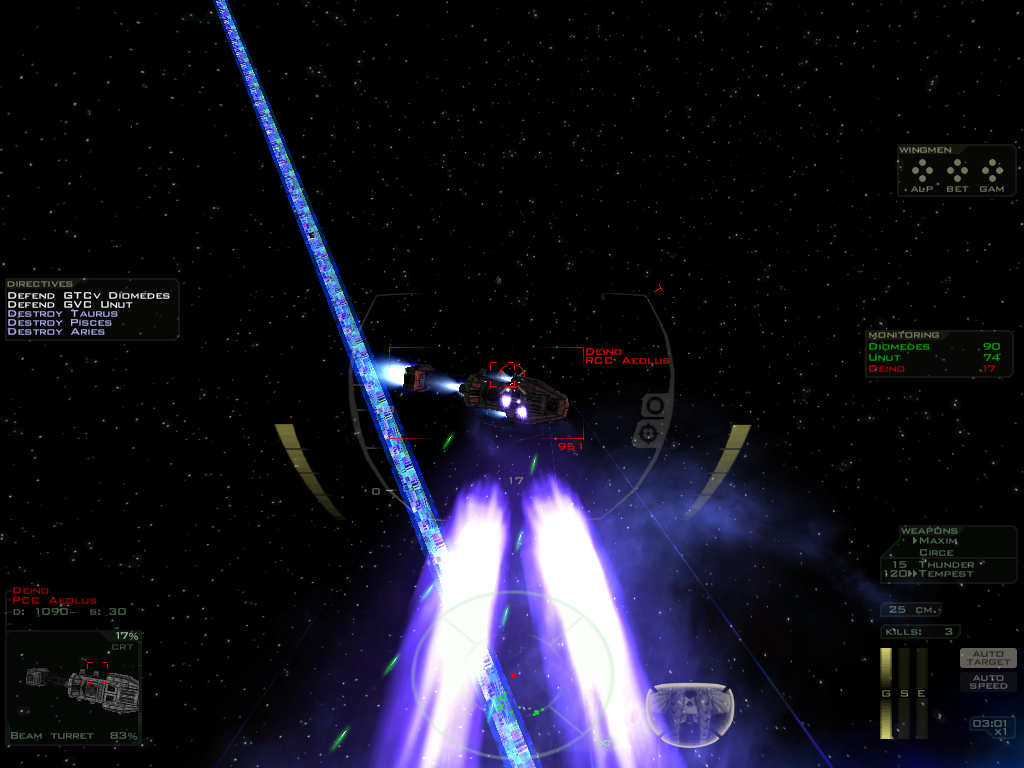Click the Deino target view monitor
The image size is (1024, 768).
click(74, 685)
